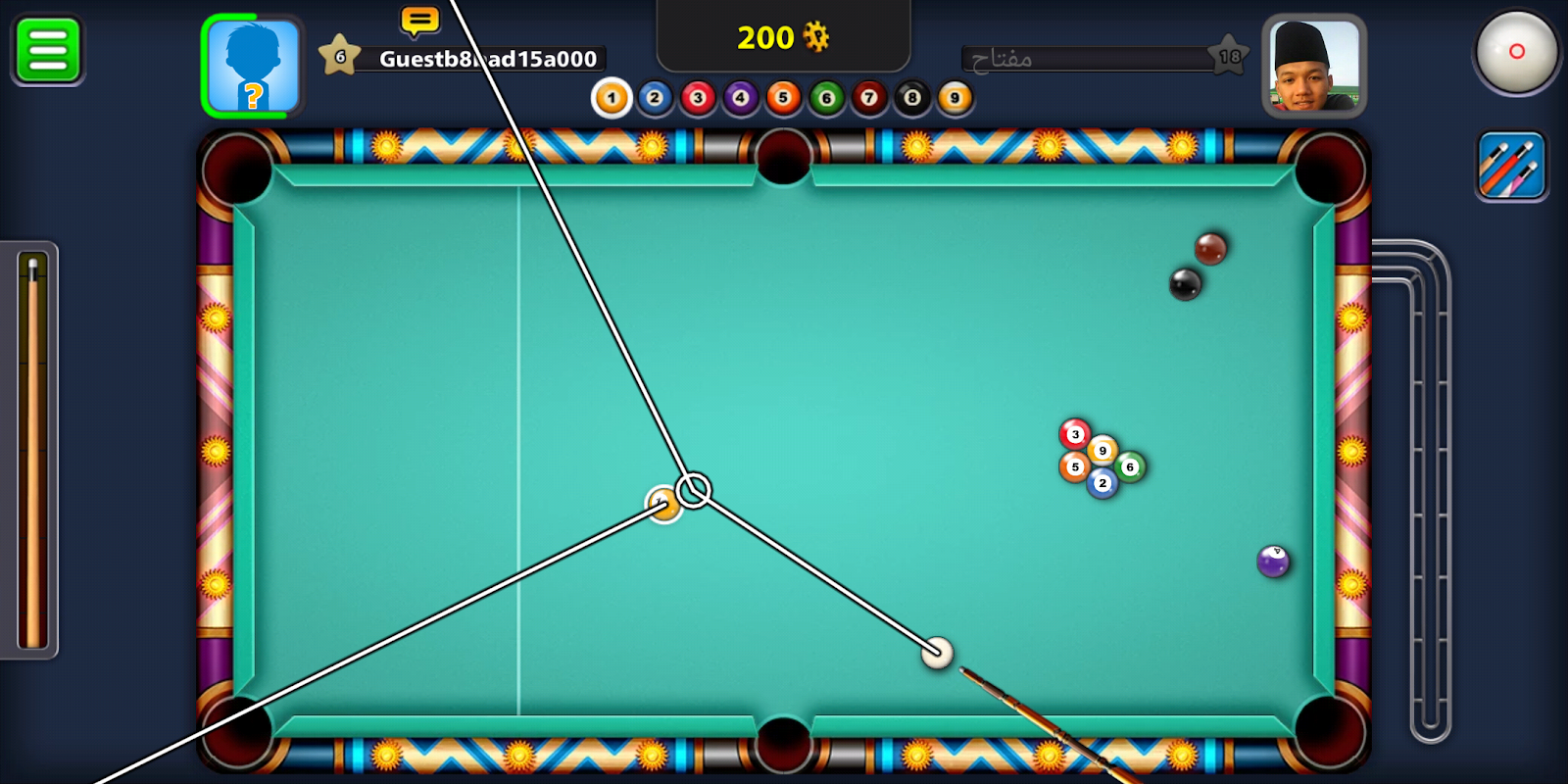Select the 8-ball in the rack tracker
1568x784 pixels.
(911, 98)
